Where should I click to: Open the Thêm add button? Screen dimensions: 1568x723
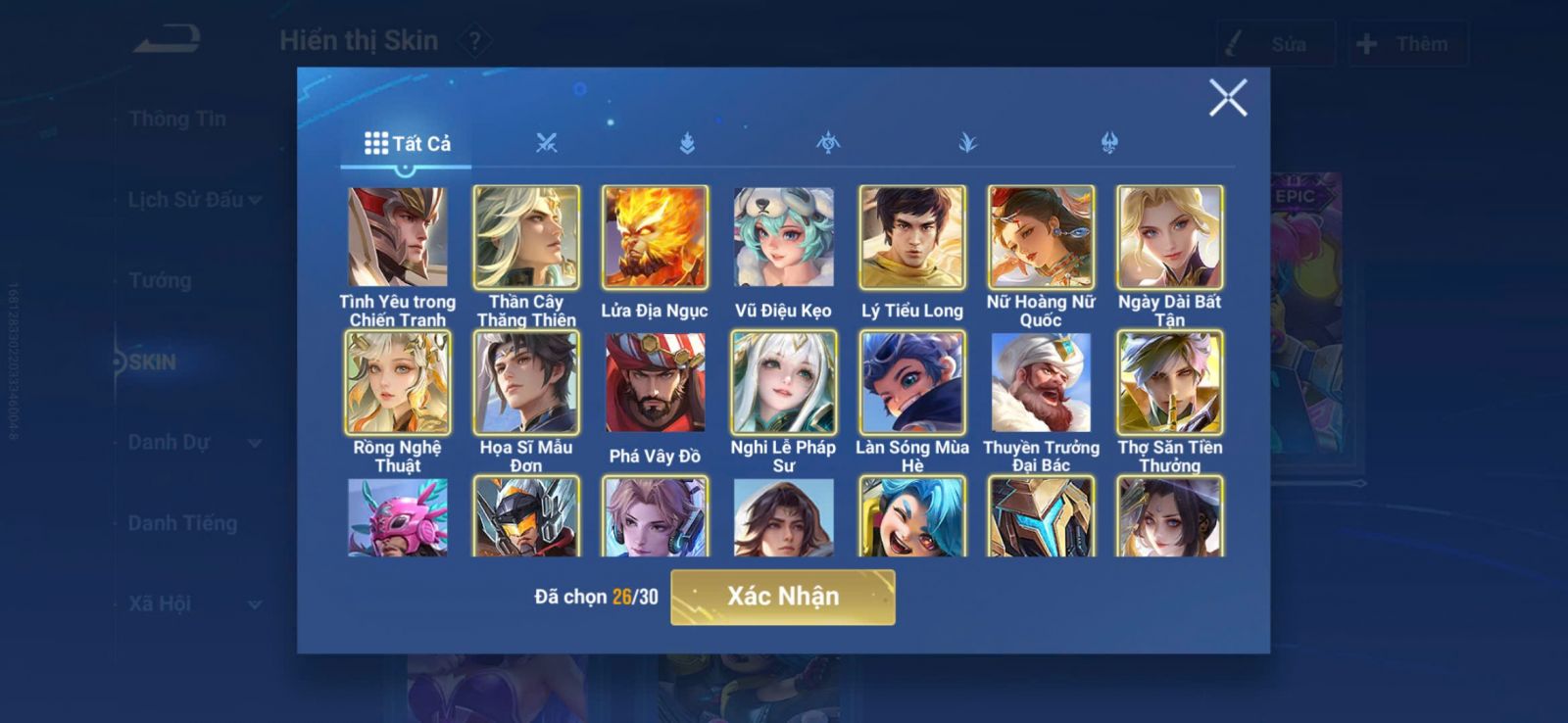(1406, 44)
